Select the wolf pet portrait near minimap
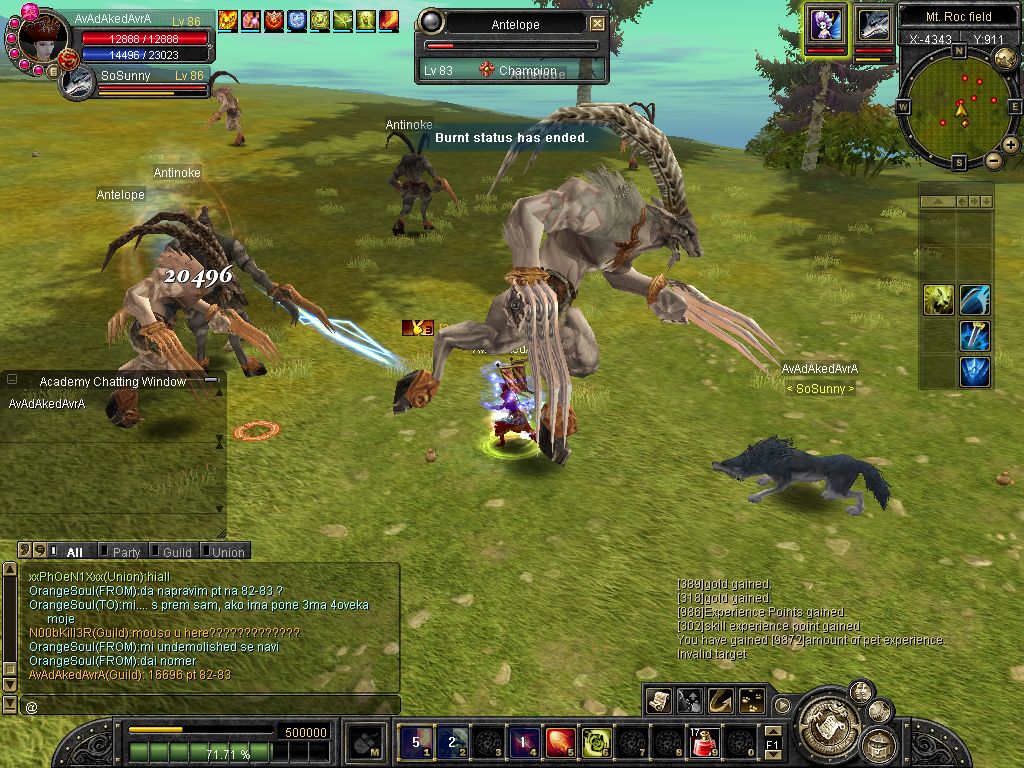The width and height of the screenshot is (1024, 768). pyautogui.click(x=873, y=25)
